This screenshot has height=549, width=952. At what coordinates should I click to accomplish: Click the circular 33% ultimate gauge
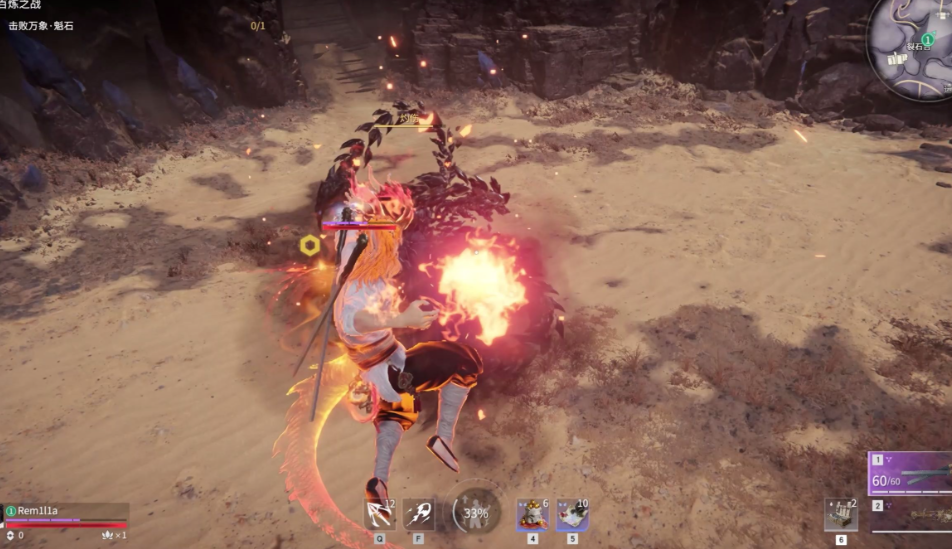tap(476, 512)
